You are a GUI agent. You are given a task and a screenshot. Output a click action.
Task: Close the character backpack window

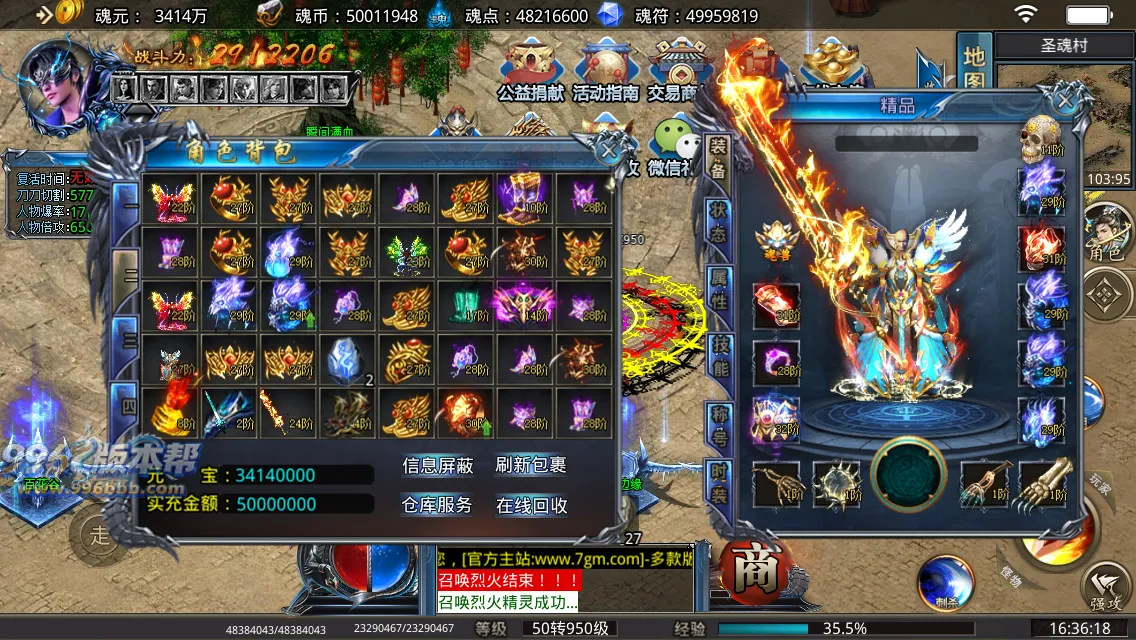(x=606, y=151)
